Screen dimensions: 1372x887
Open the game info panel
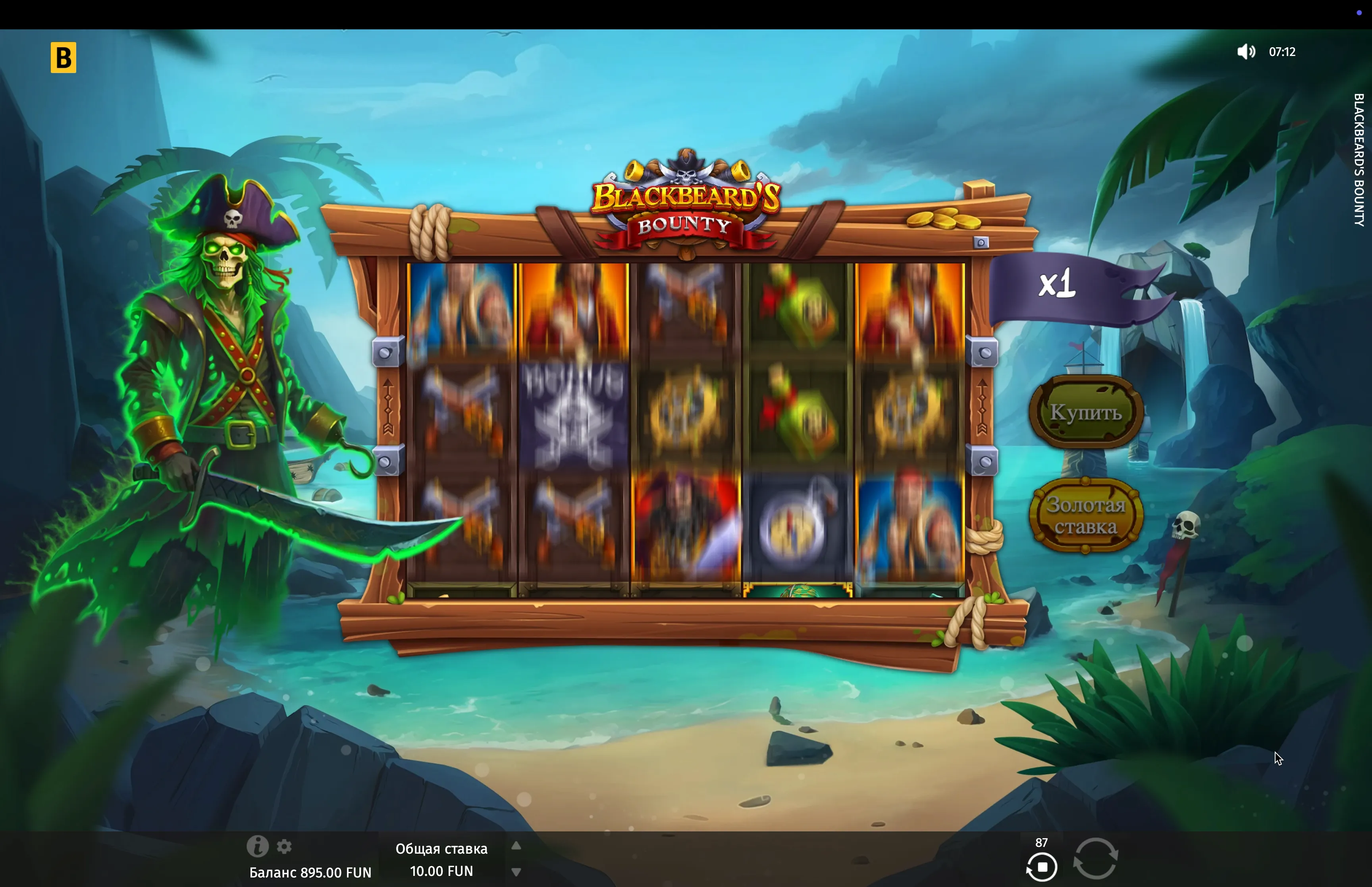(257, 846)
